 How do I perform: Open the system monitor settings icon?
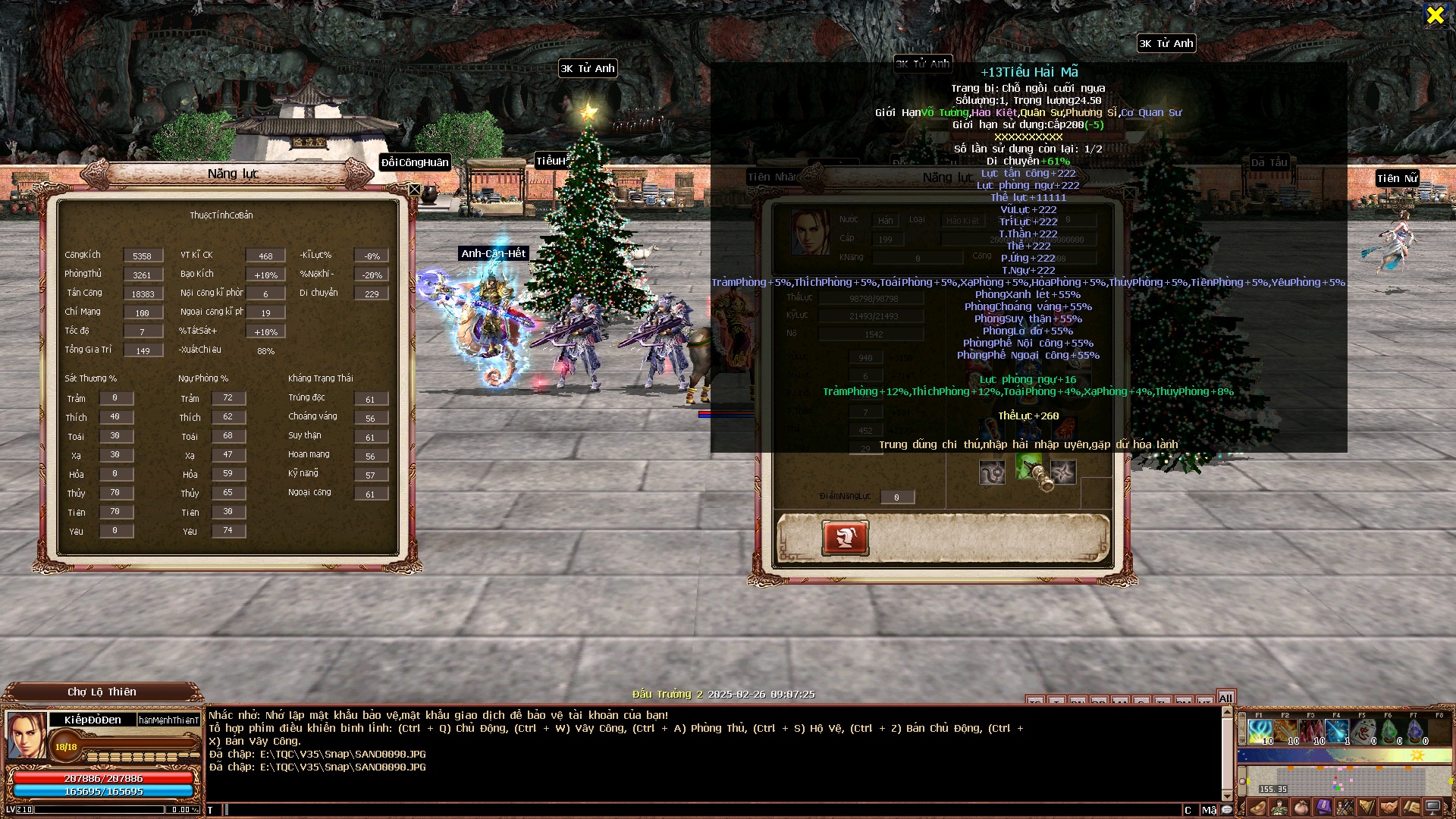coord(1433,808)
